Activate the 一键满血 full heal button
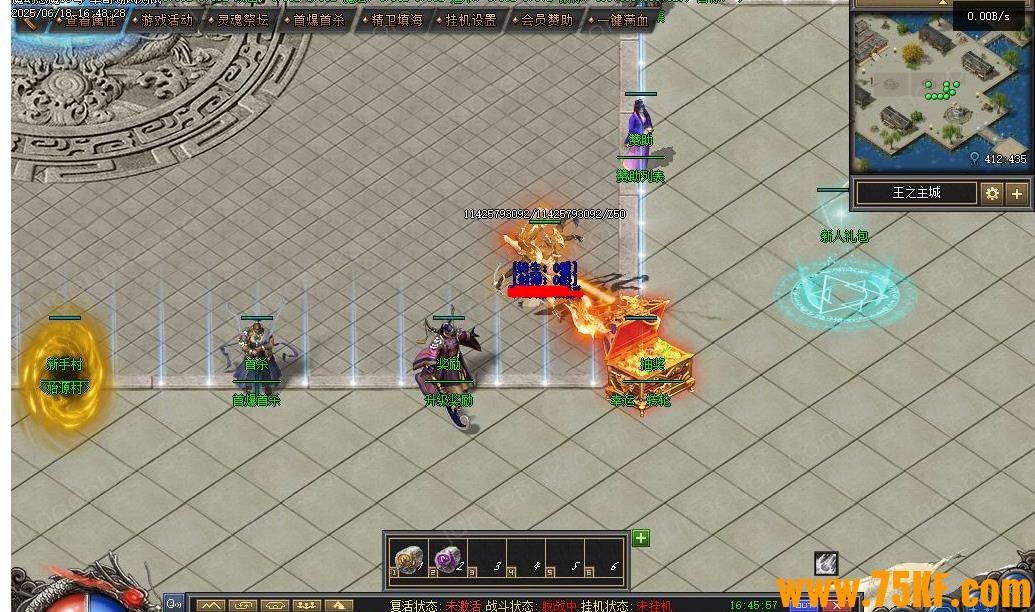 tap(622, 20)
